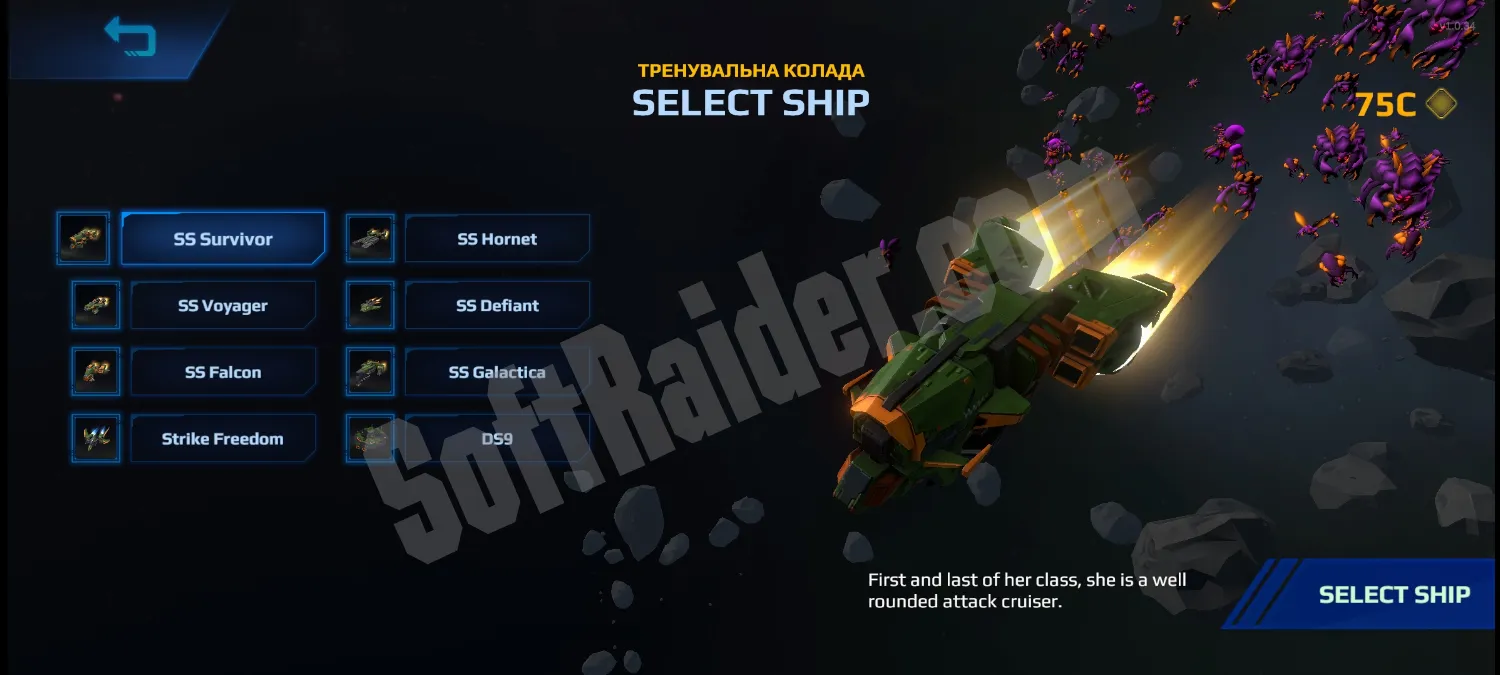Pick the SS Galactica ship

click(x=497, y=372)
